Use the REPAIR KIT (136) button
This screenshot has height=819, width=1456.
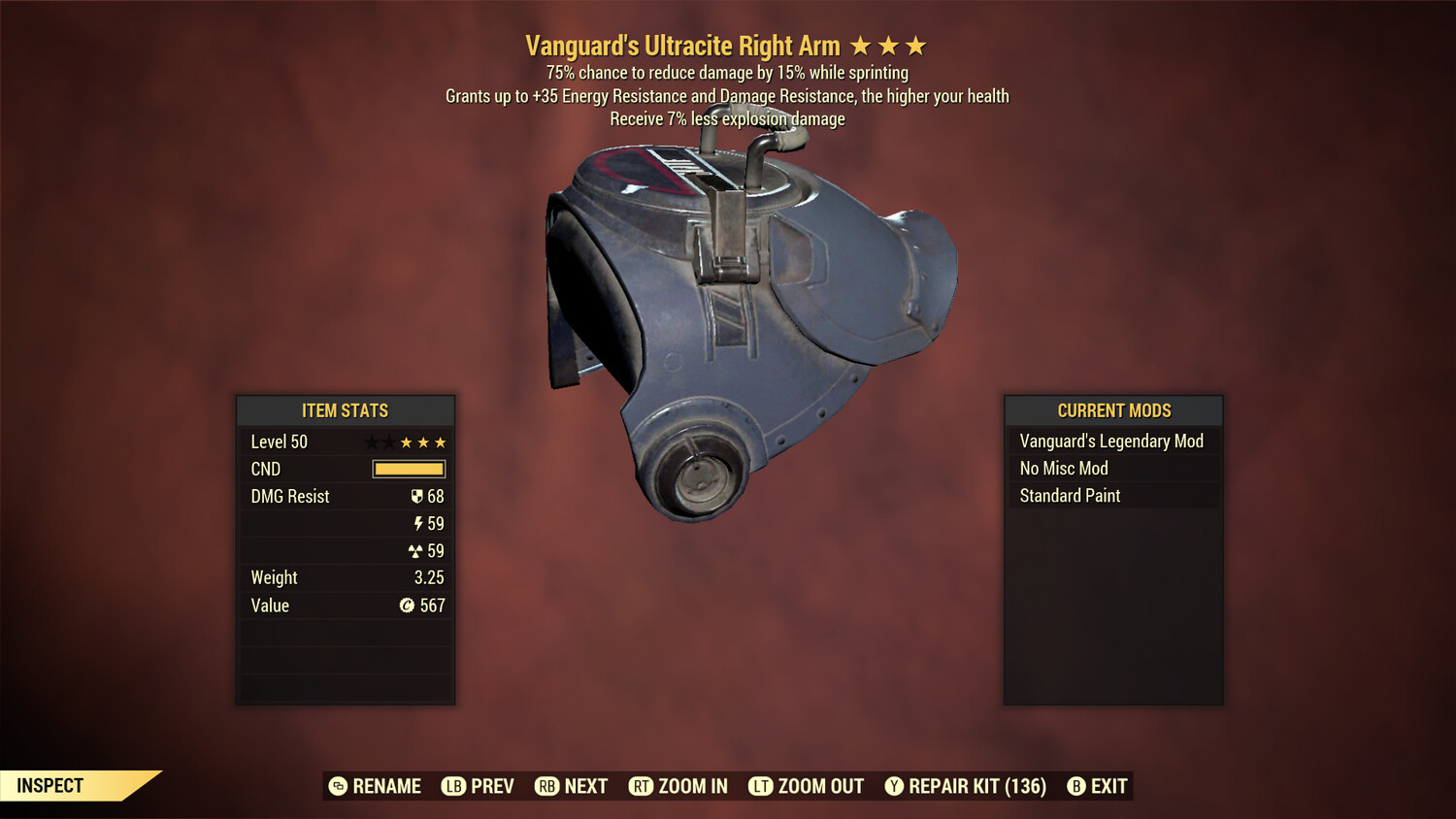[975, 786]
